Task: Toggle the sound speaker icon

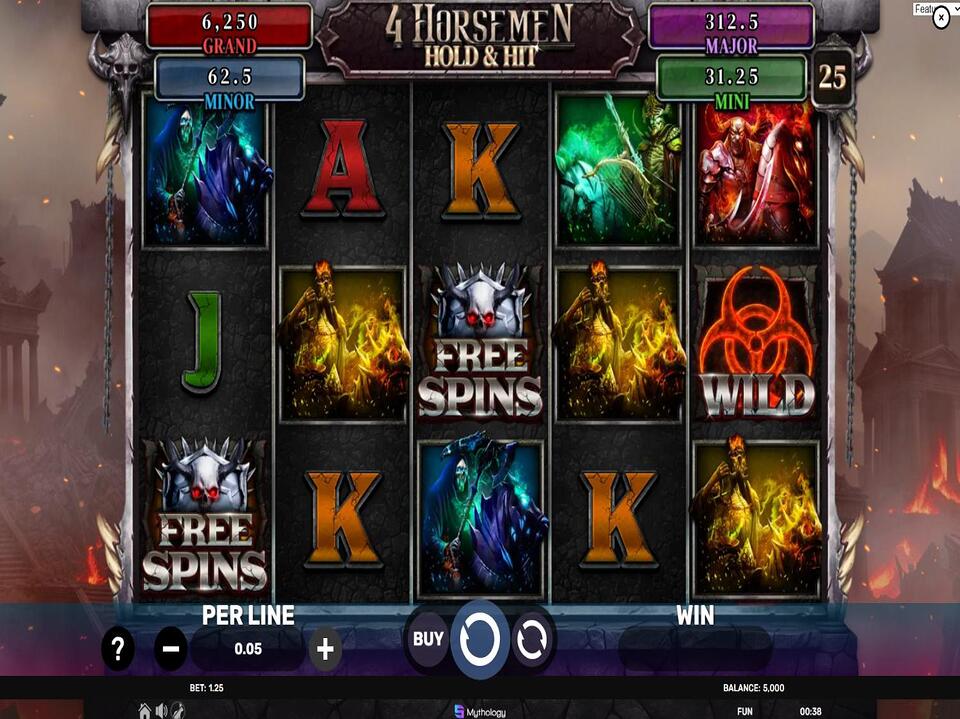Action: [x=161, y=710]
